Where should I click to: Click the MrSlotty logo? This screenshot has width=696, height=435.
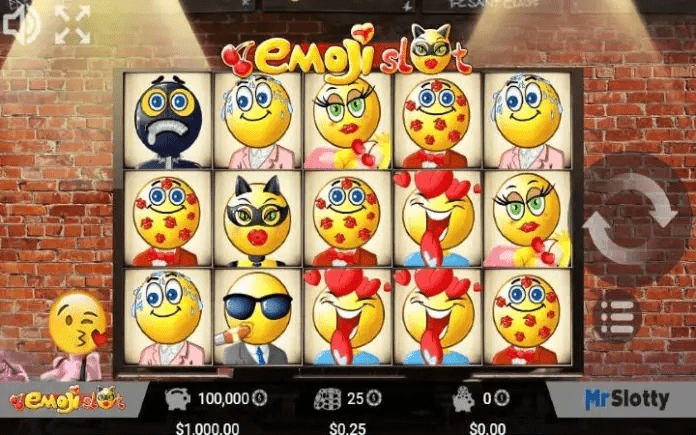pyautogui.click(x=626, y=399)
